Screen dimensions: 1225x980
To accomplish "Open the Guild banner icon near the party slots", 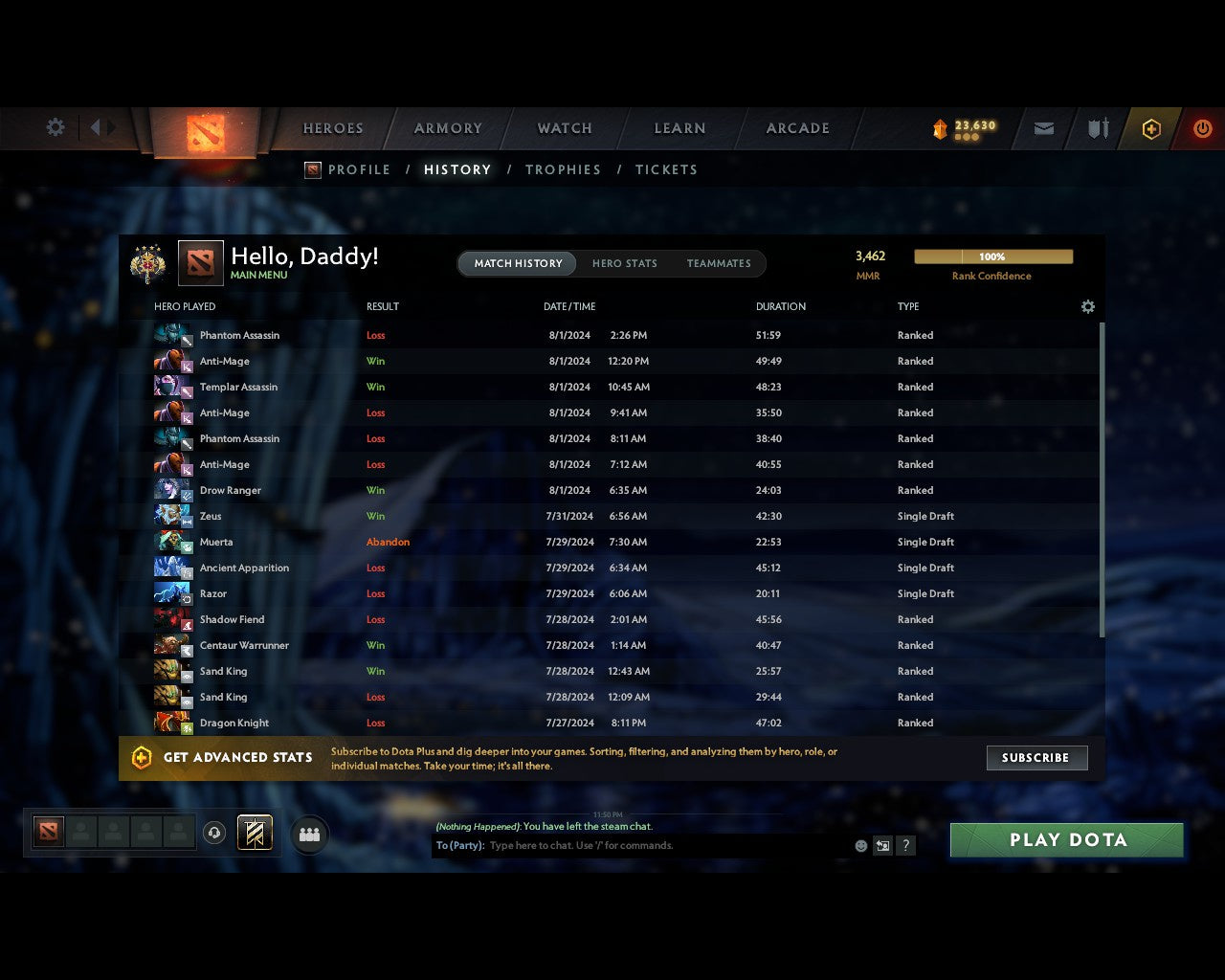I will point(255,833).
